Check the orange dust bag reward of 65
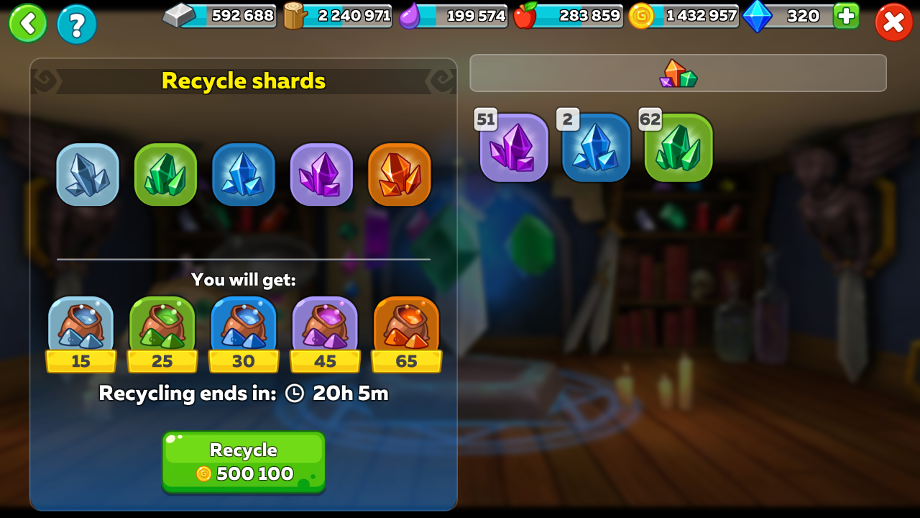Image resolution: width=920 pixels, height=518 pixels. pyautogui.click(x=406, y=328)
